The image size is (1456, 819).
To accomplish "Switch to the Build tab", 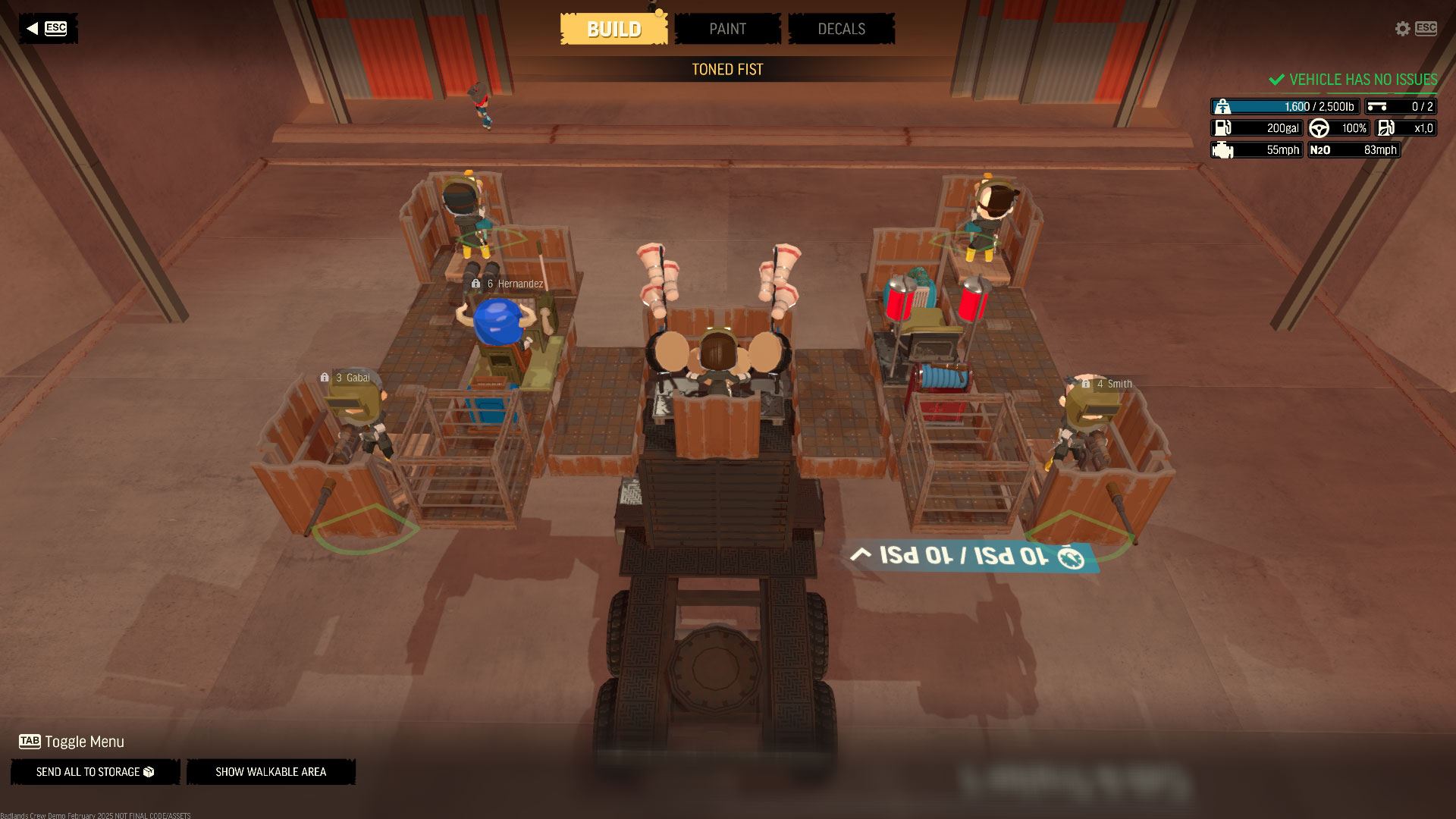I will pyautogui.click(x=613, y=29).
